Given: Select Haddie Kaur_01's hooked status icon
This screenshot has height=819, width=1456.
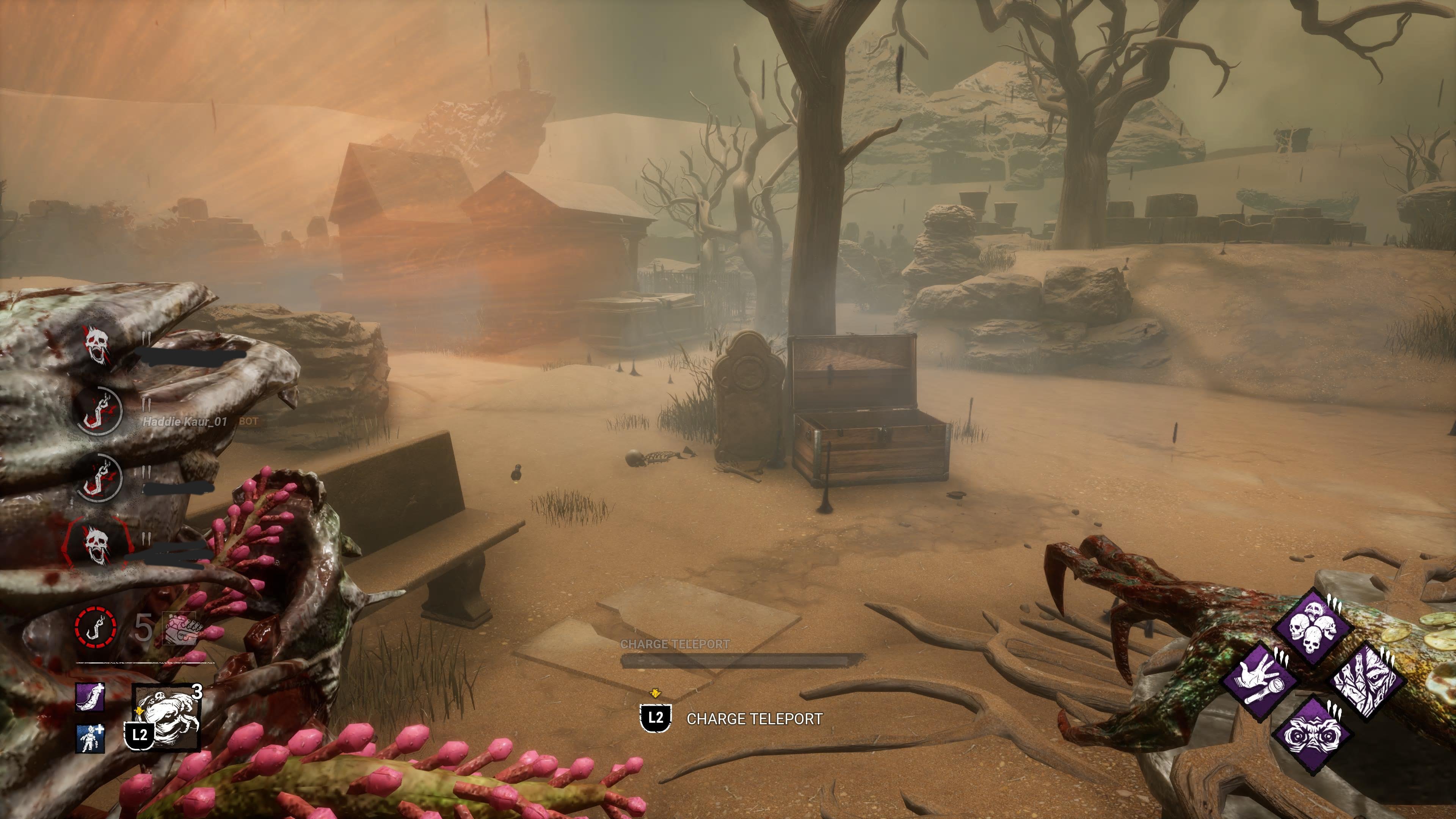Looking at the screenshot, I should tap(99, 411).
